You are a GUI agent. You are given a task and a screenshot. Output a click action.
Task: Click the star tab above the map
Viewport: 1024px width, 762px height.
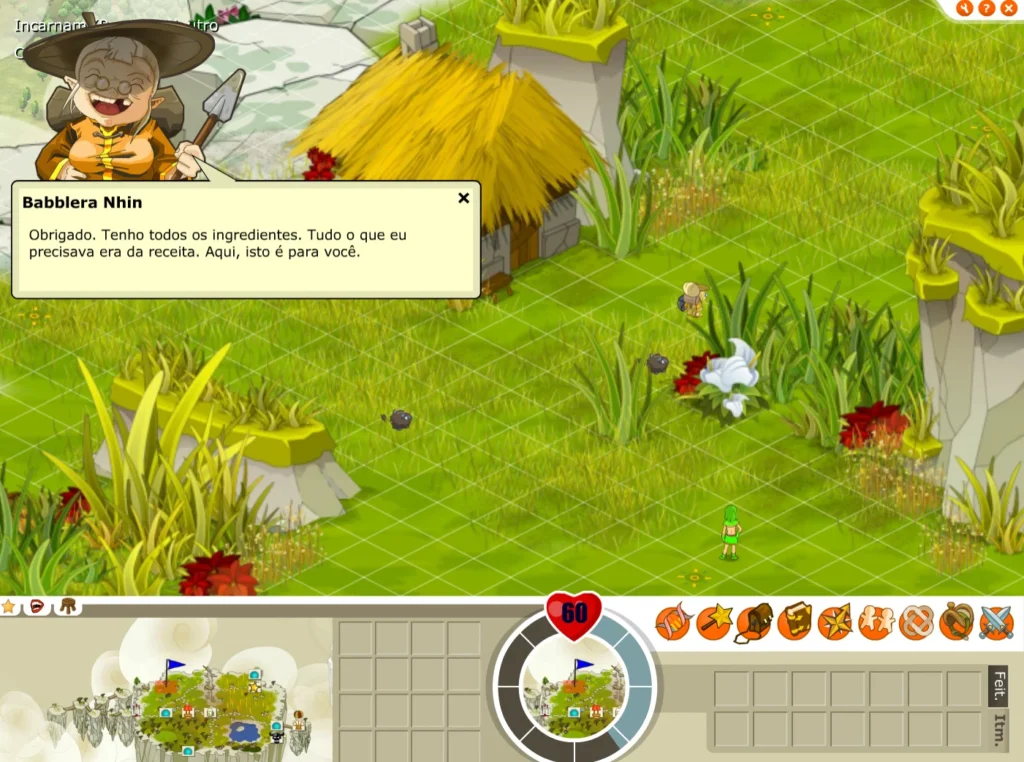[x=9, y=606]
